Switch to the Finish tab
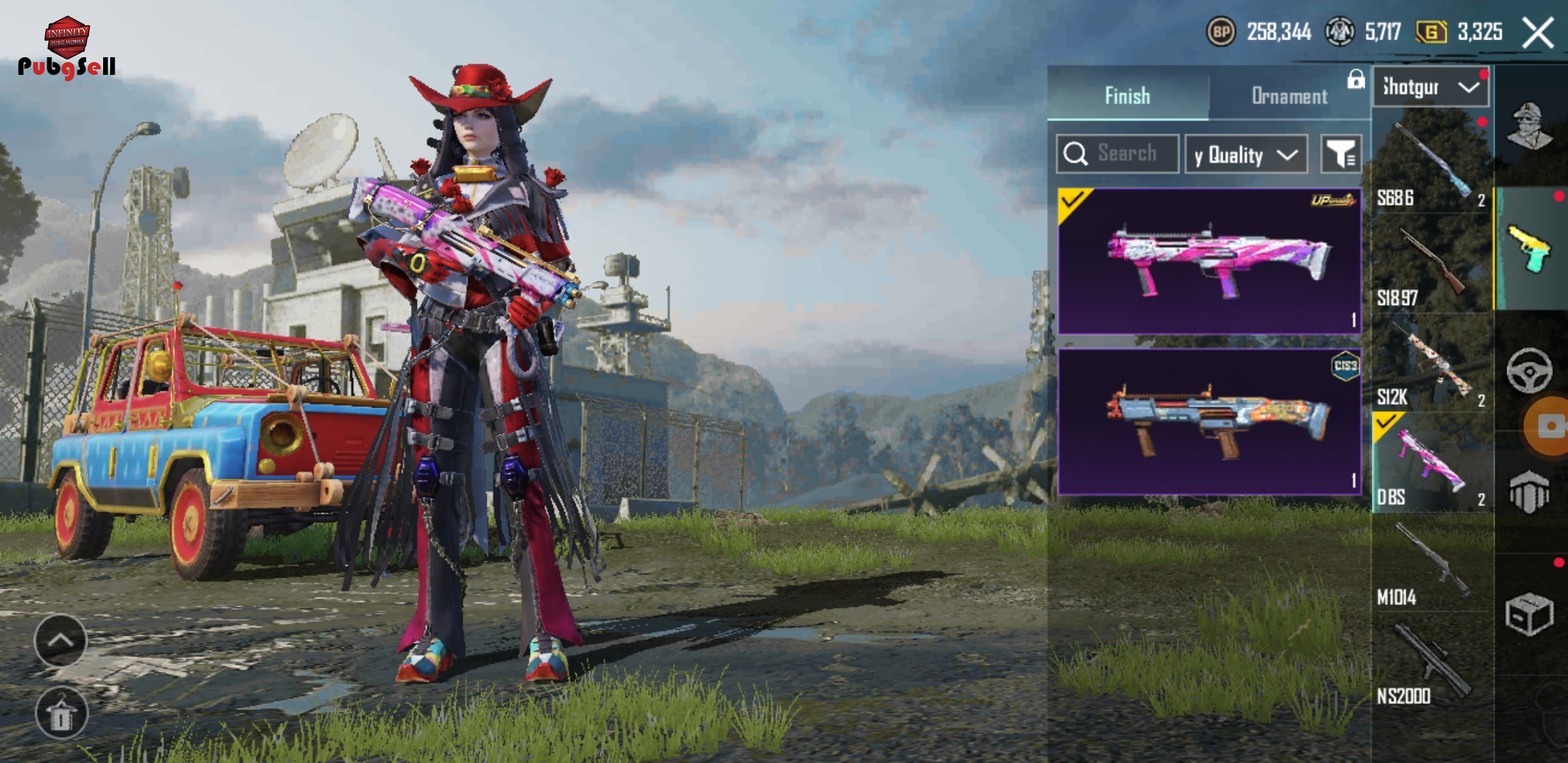This screenshot has width=1568, height=763. (x=1127, y=95)
